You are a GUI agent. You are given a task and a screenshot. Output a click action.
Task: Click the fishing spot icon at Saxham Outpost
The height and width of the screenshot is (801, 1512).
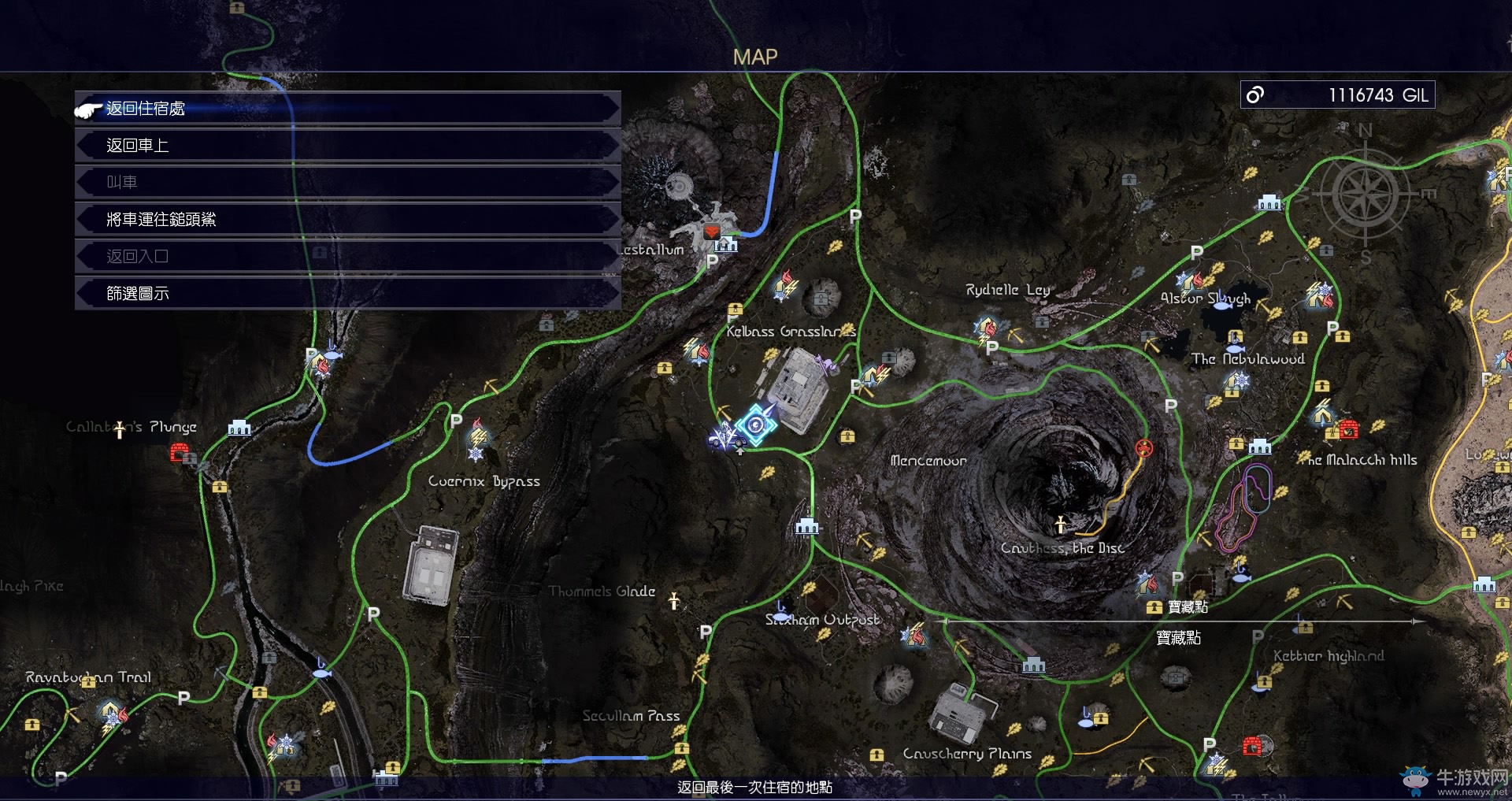click(x=782, y=608)
